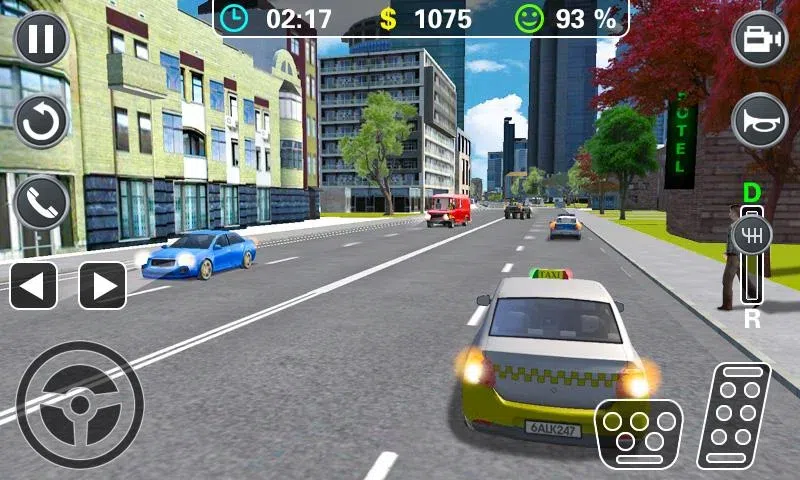Honk the horn button
800x480 pixels.
(x=760, y=121)
